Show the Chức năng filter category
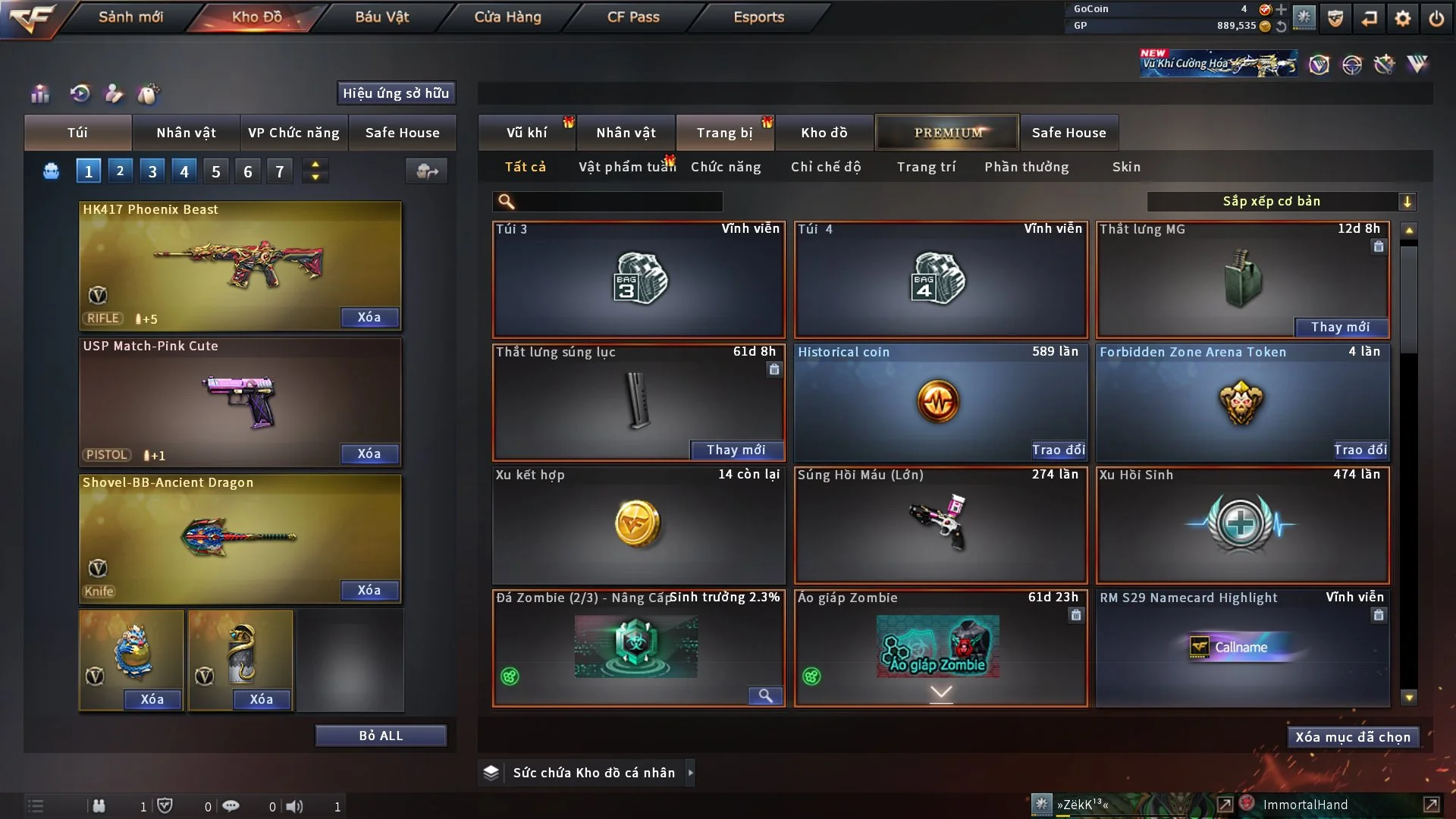 (x=725, y=167)
